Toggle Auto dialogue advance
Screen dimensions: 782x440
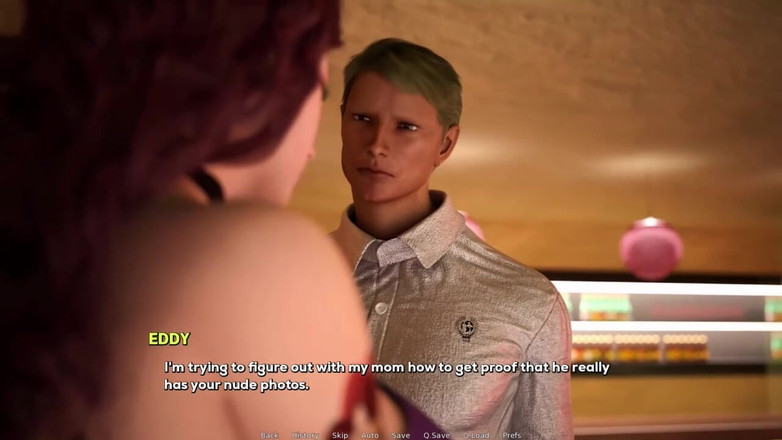tap(369, 435)
